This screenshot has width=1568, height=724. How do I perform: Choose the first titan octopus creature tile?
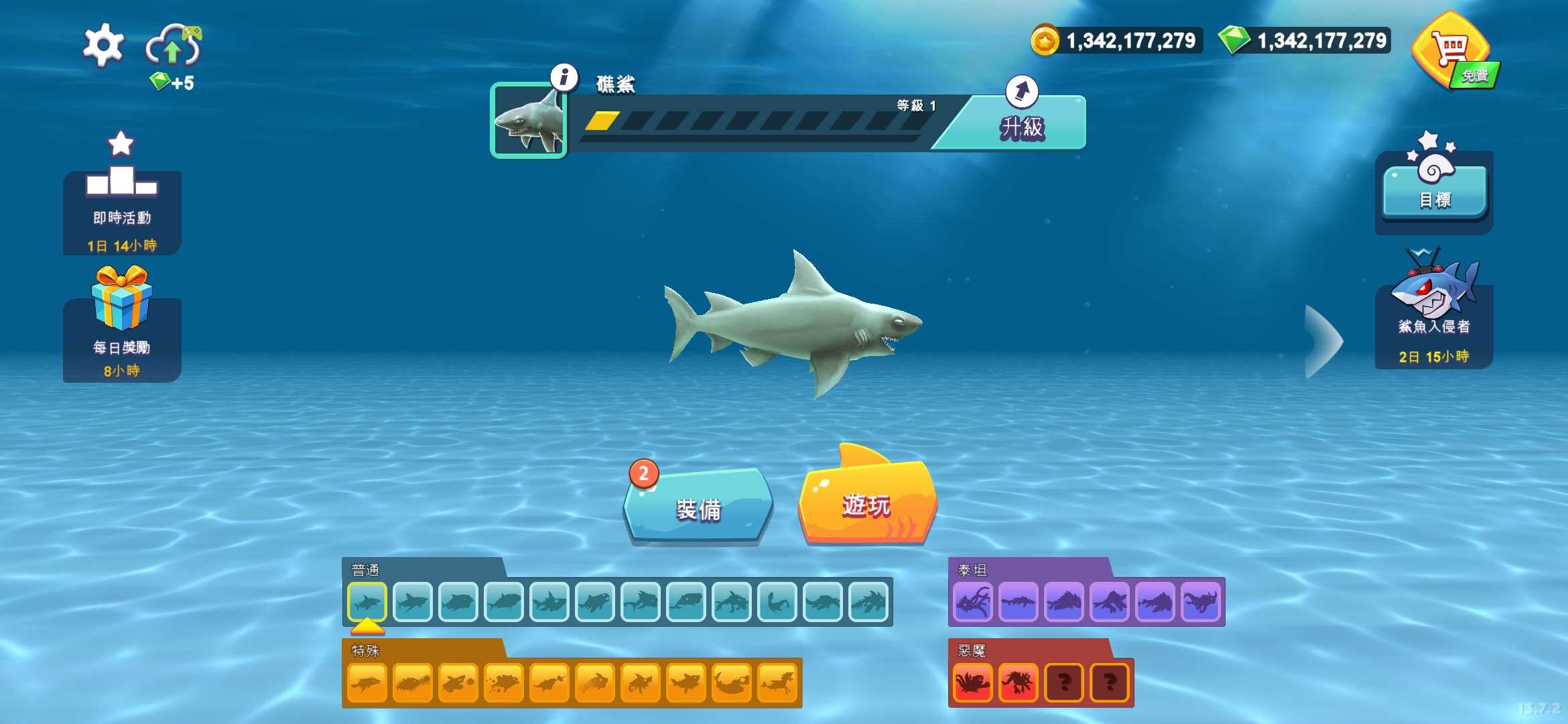click(973, 602)
